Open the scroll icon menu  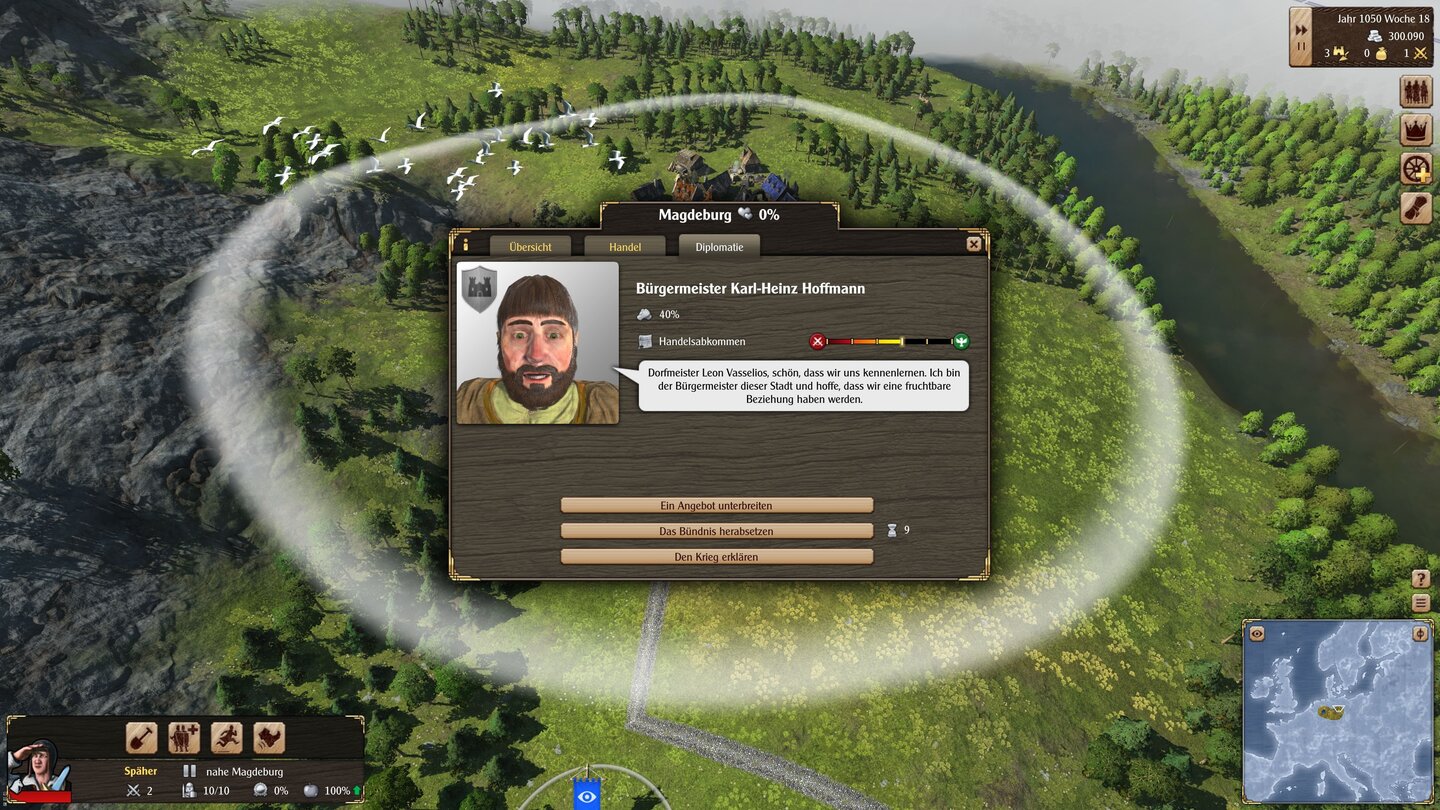1415,207
